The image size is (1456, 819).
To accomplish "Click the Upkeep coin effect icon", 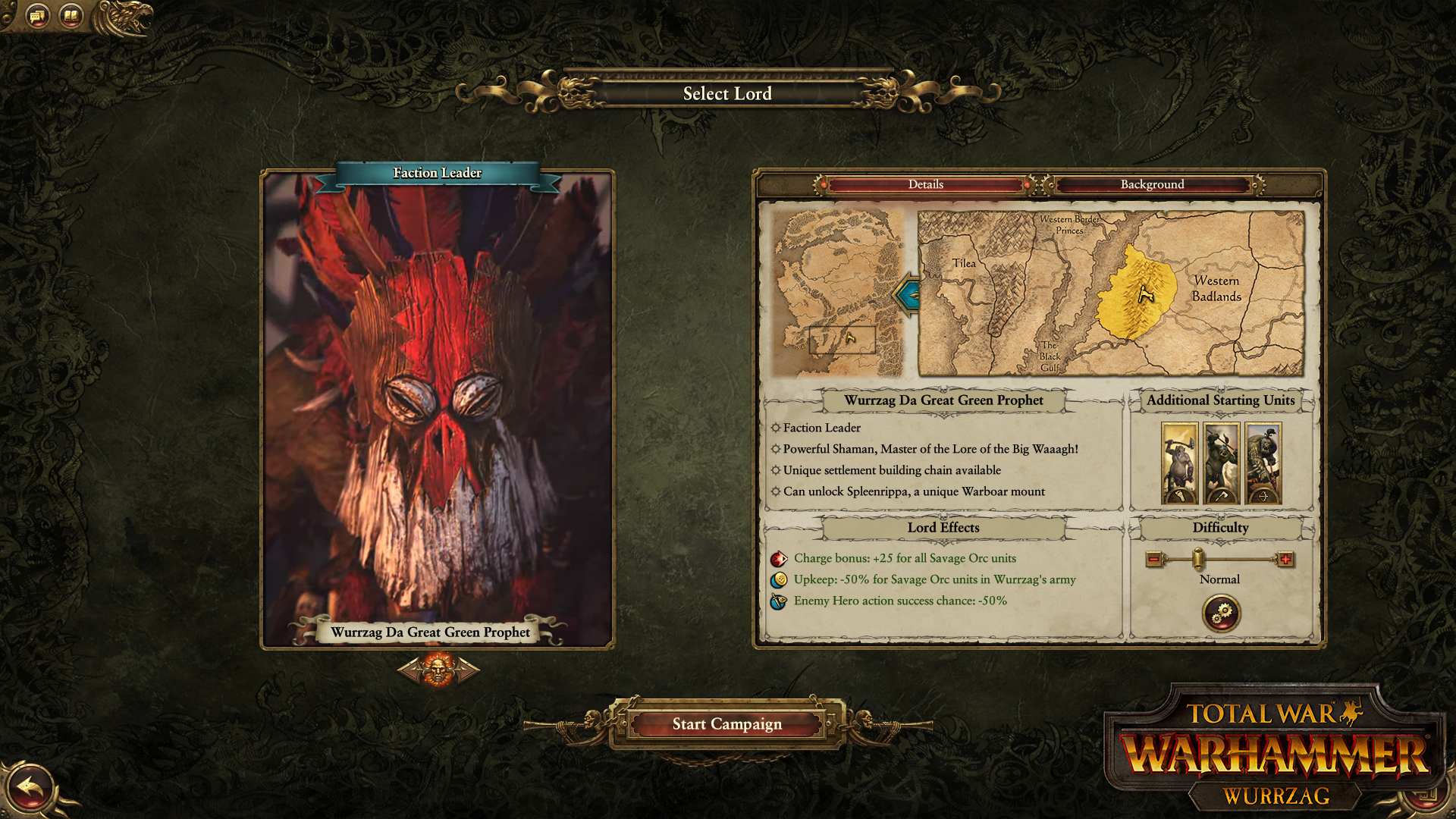I will pos(780,579).
